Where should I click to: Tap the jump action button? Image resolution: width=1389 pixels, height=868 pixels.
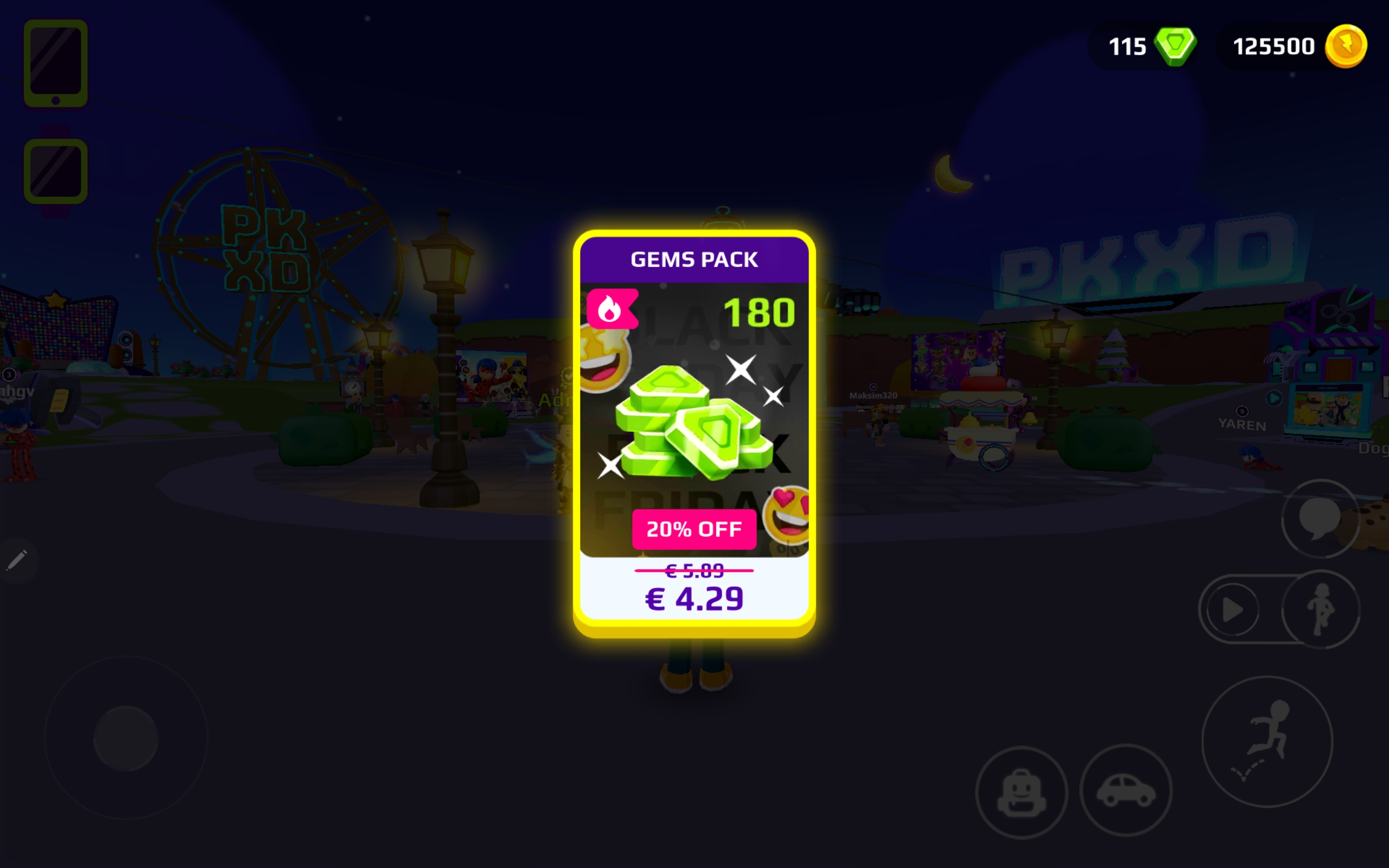click(1267, 742)
